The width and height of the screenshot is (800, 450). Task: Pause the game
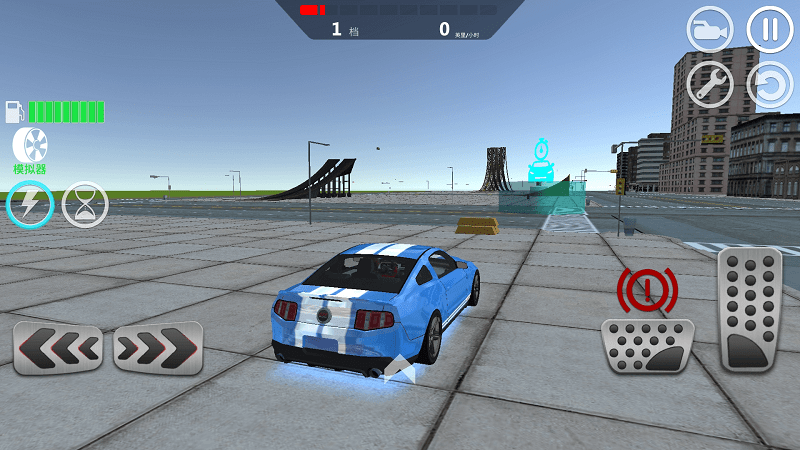click(769, 29)
